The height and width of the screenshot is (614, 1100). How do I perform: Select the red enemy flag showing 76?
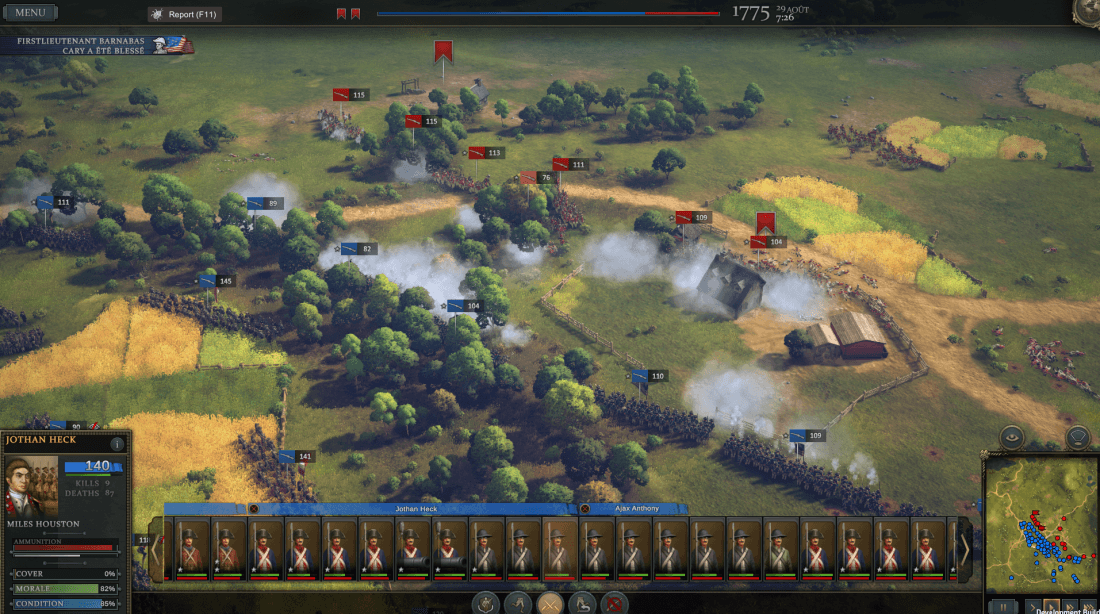535,178
